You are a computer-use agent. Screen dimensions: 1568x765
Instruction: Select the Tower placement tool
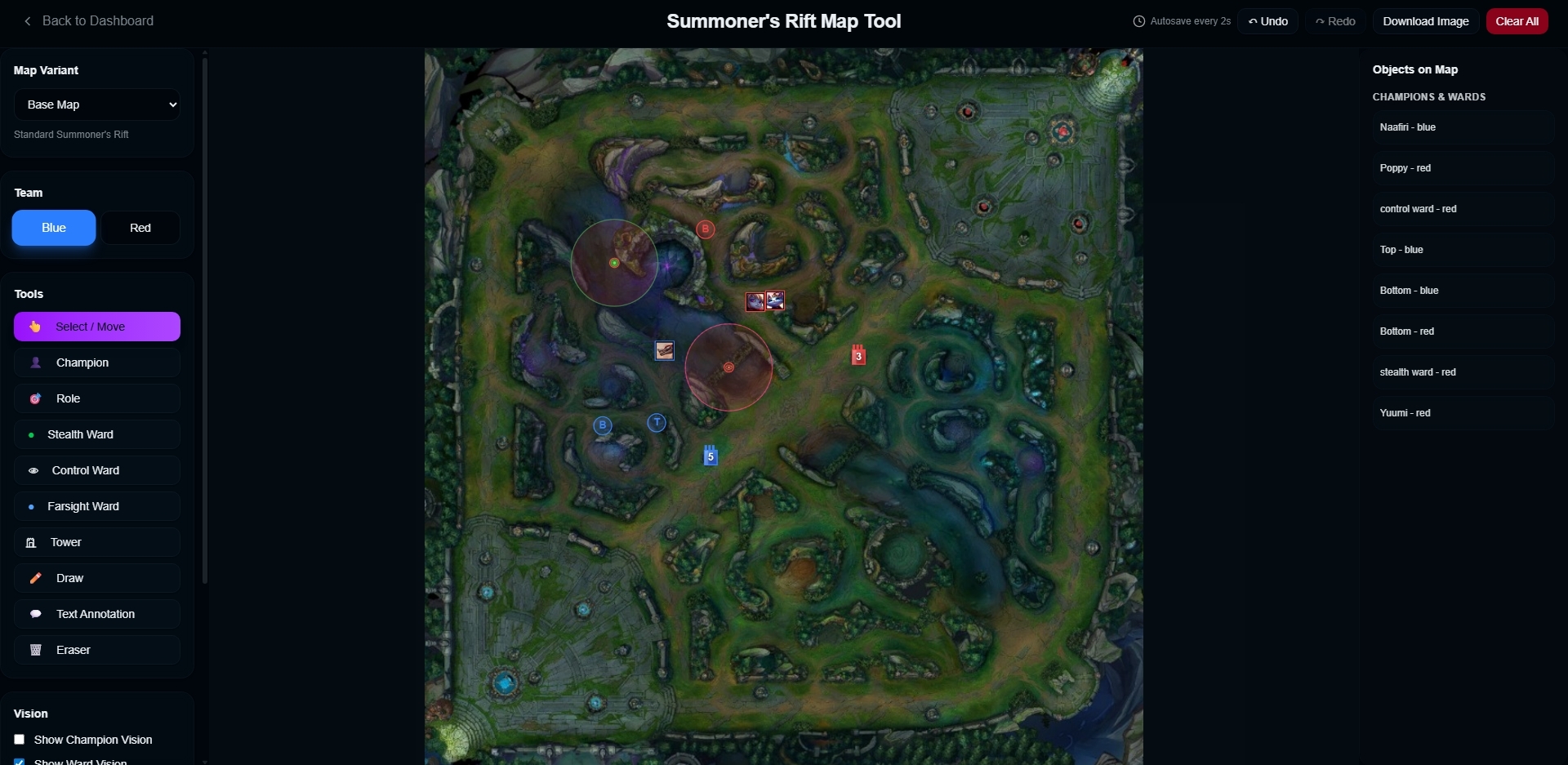pyautogui.click(x=97, y=541)
